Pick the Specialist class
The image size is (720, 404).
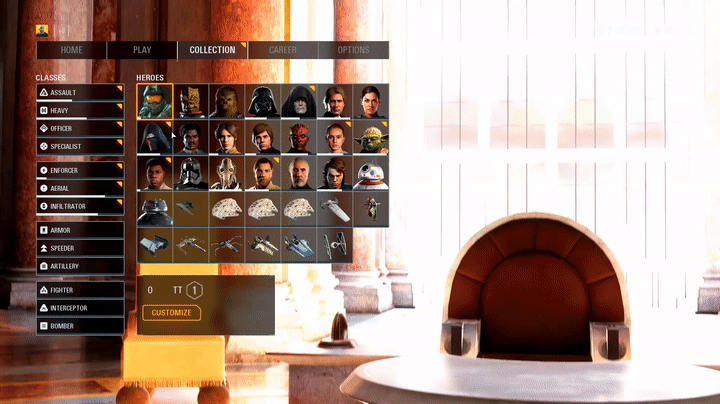tap(80, 147)
